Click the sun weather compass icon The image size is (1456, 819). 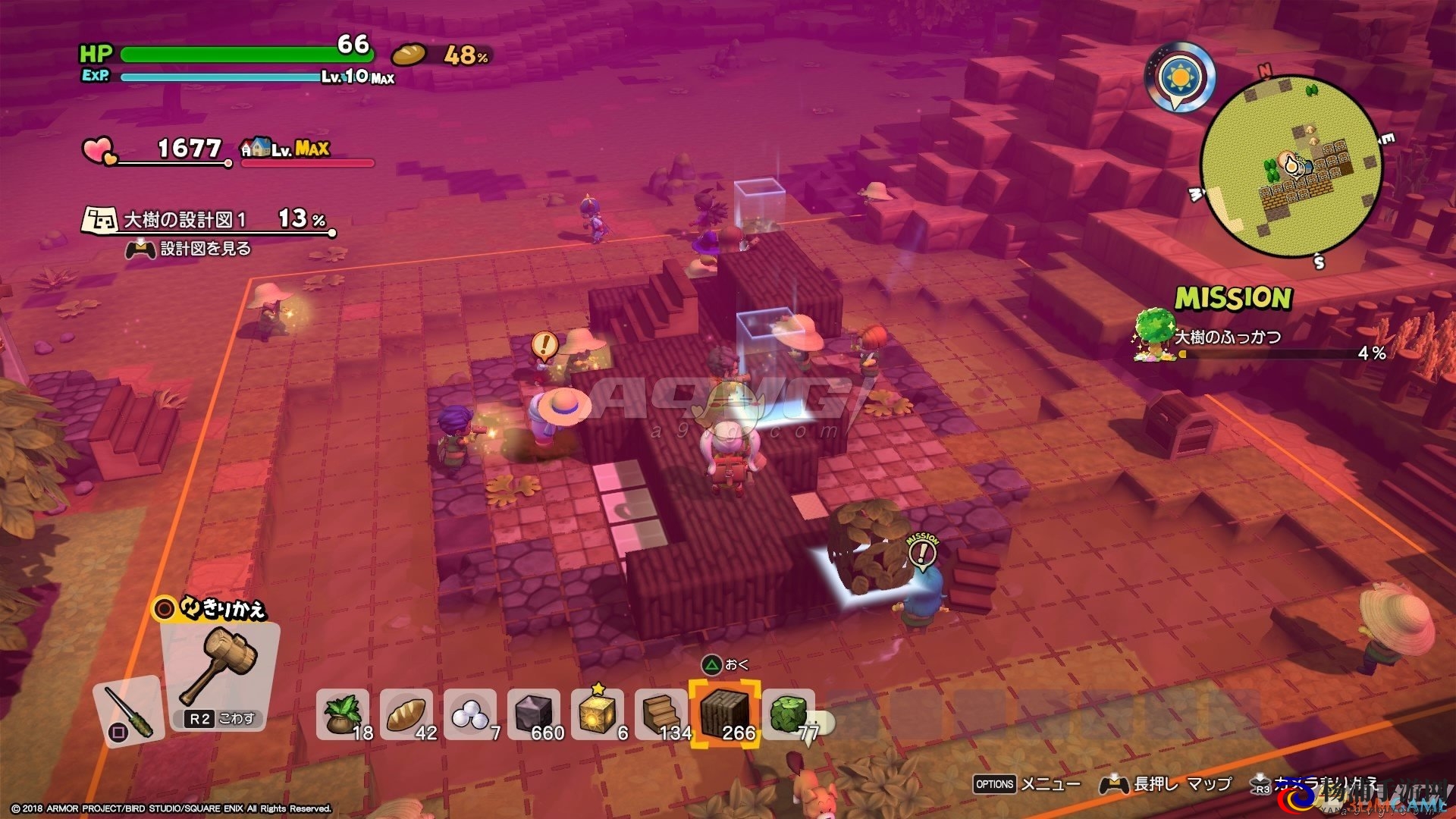point(1179,77)
